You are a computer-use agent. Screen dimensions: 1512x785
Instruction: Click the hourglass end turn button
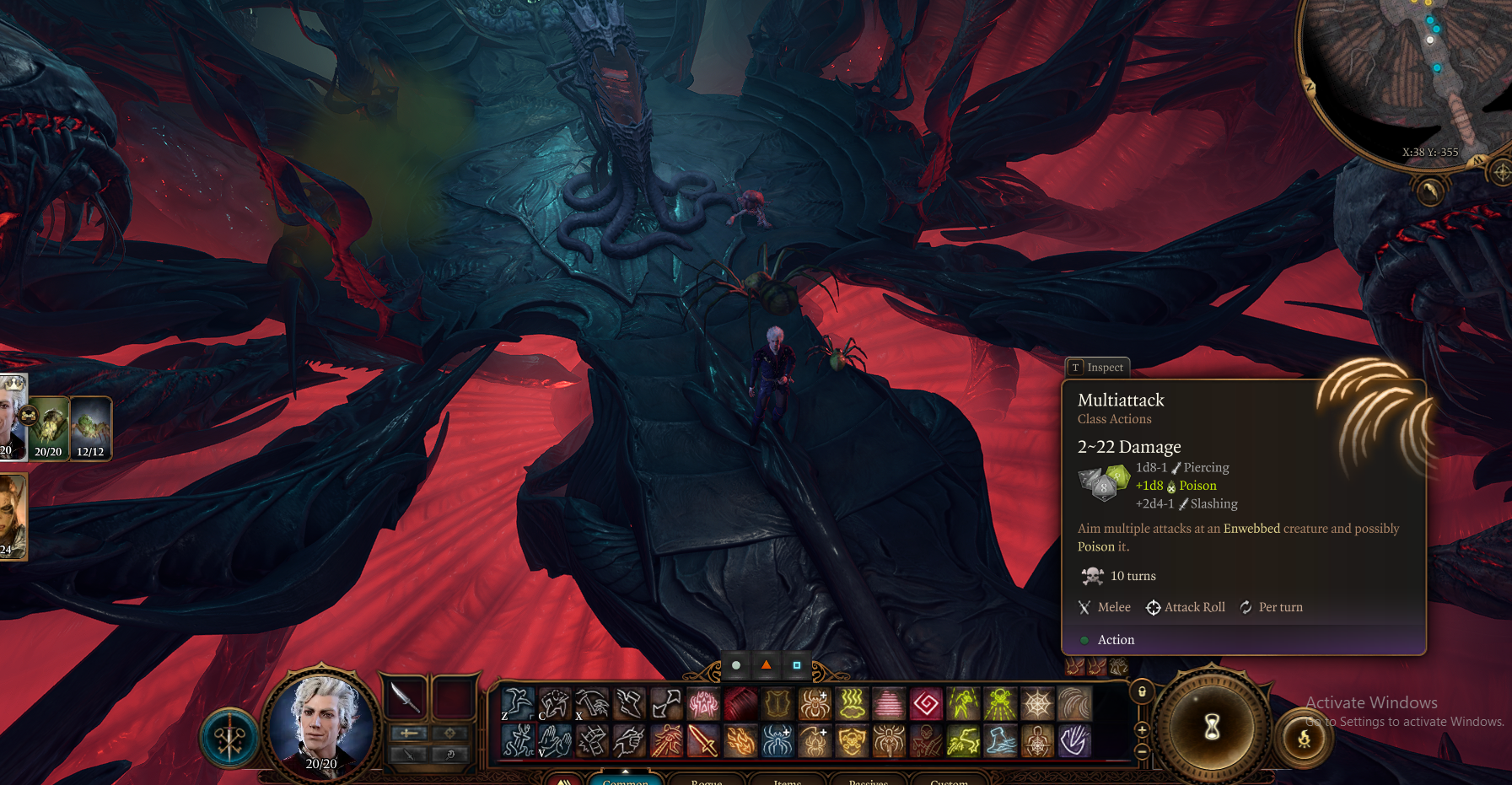point(1212,726)
